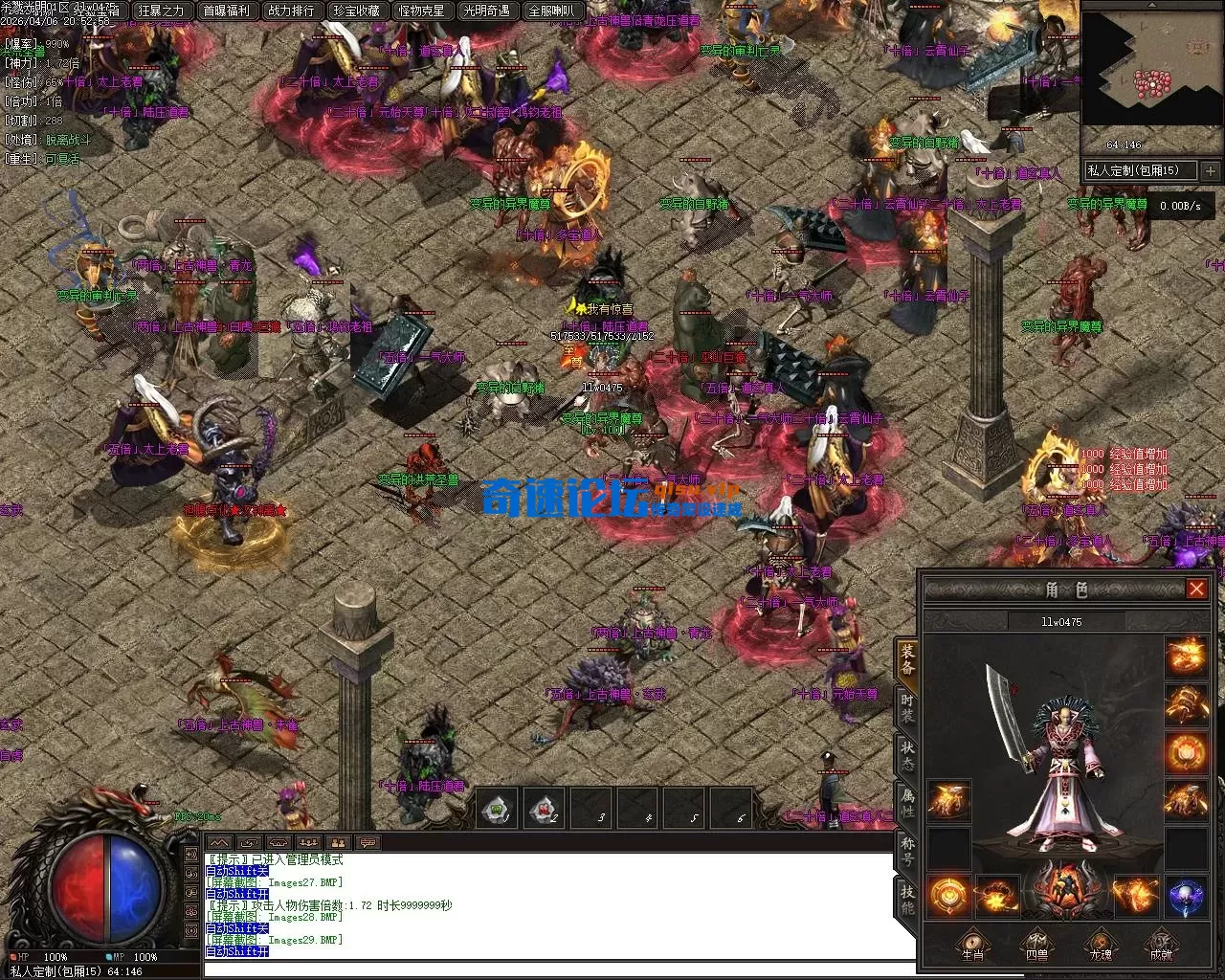Open the 四兽 button

click(1036, 945)
